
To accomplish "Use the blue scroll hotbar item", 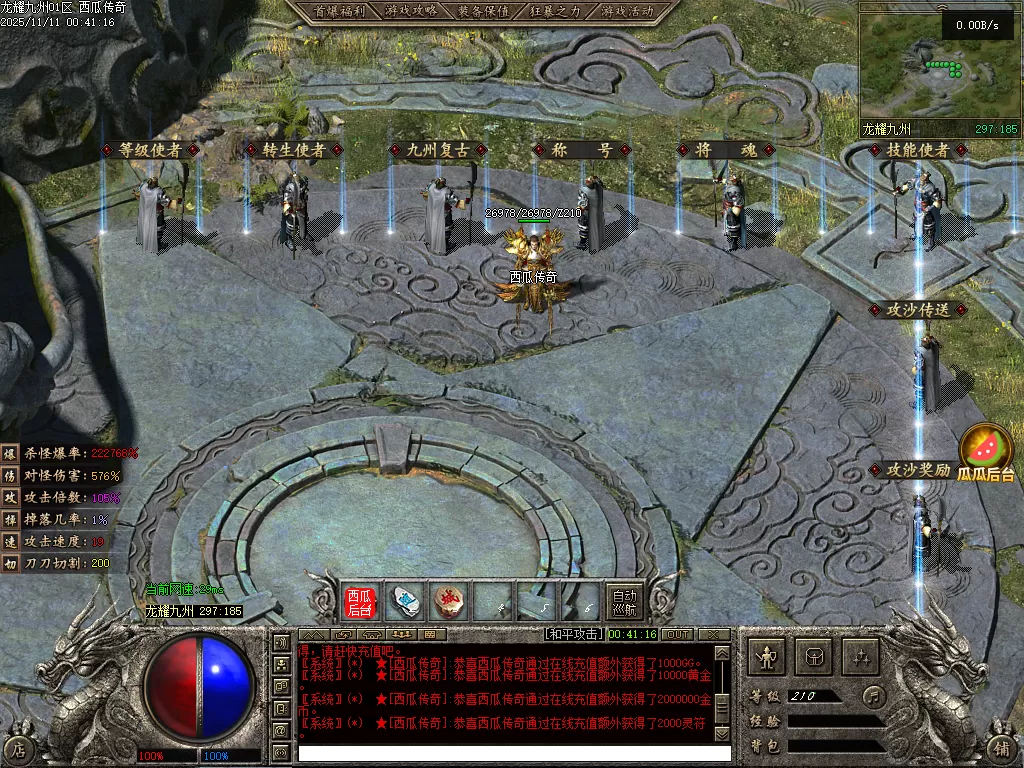I will (x=405, y=602).
